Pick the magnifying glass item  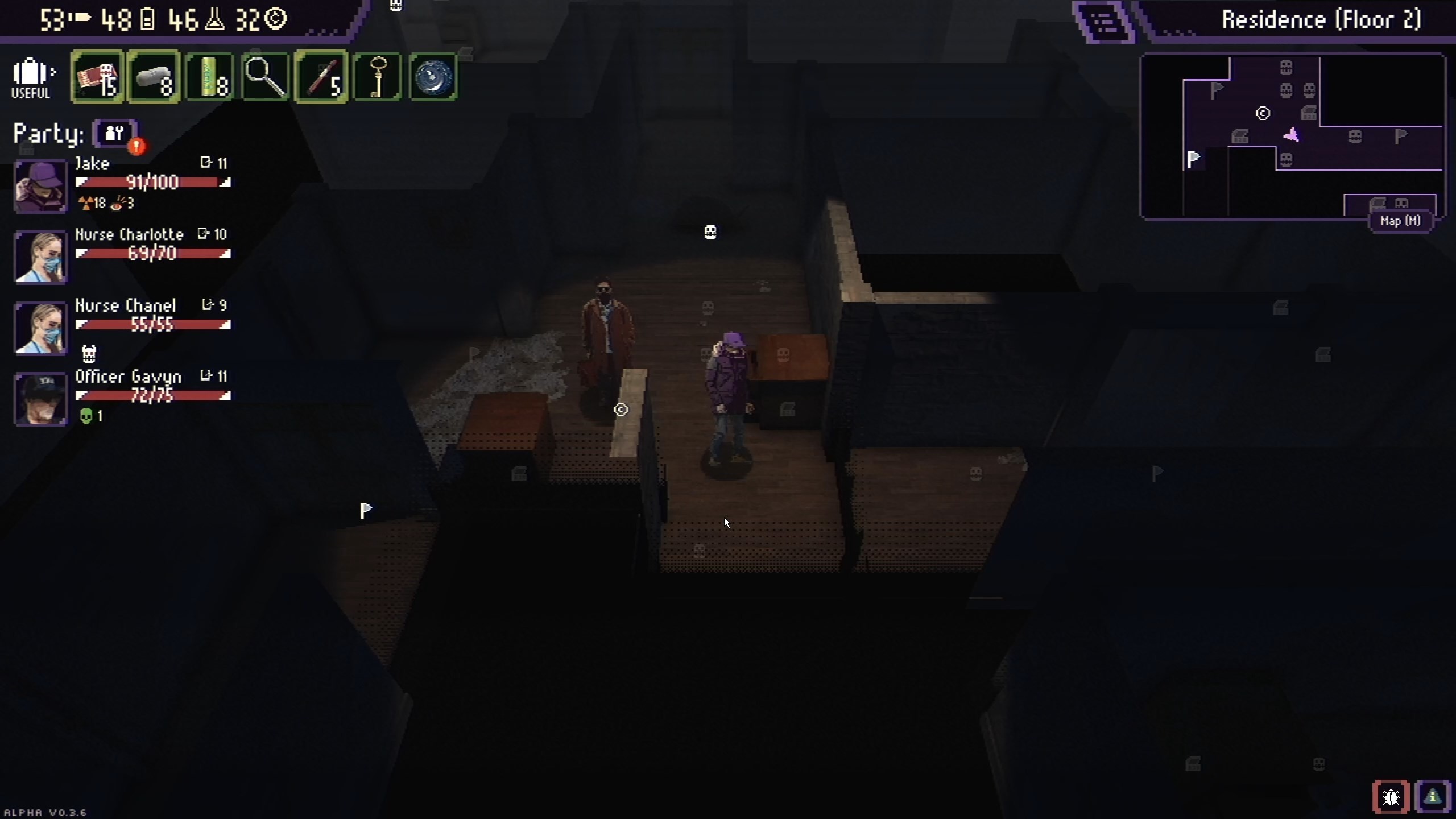click(x=265, y=77)
